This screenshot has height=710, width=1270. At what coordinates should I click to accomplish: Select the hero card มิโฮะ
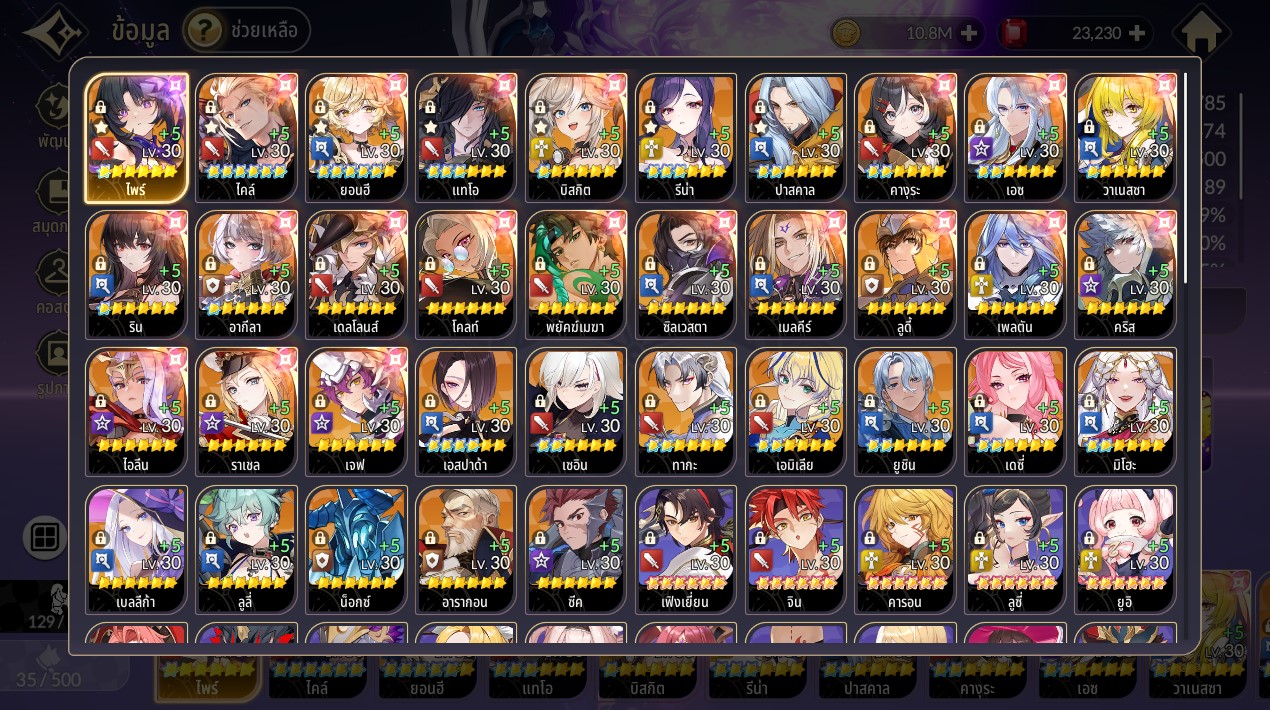(1125, 411)
